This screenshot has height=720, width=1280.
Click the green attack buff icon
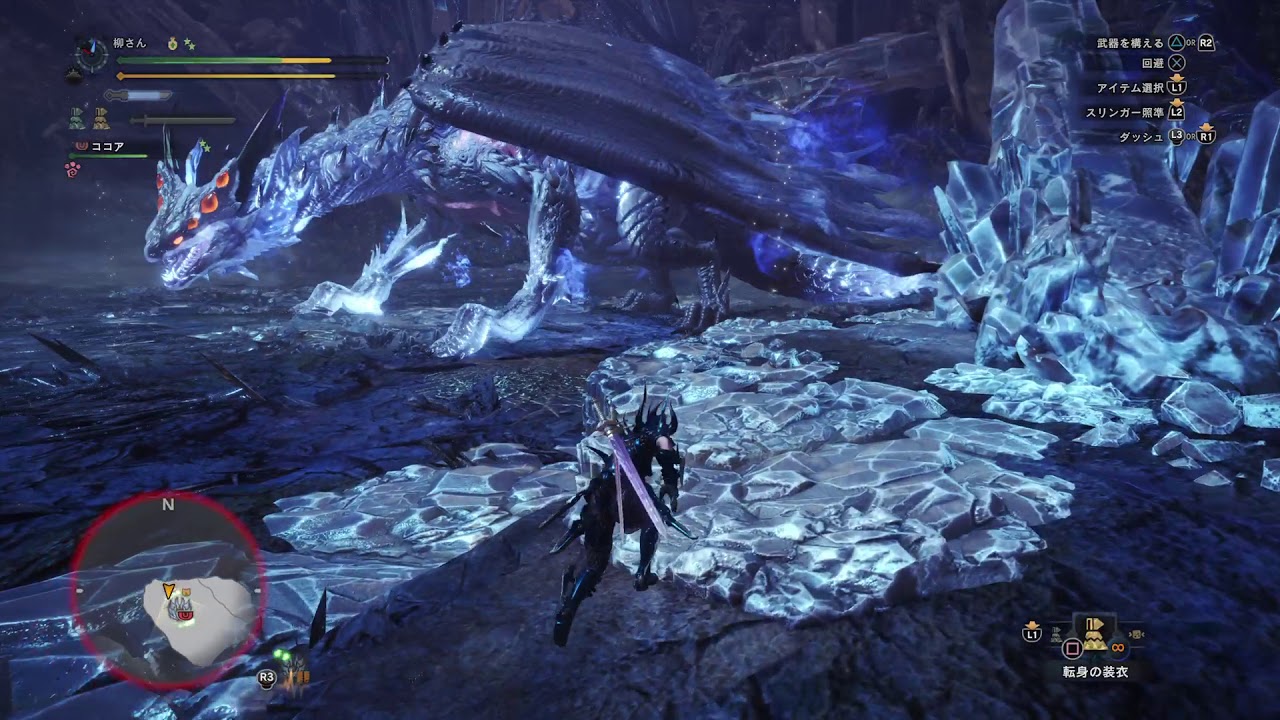point(75,116)
